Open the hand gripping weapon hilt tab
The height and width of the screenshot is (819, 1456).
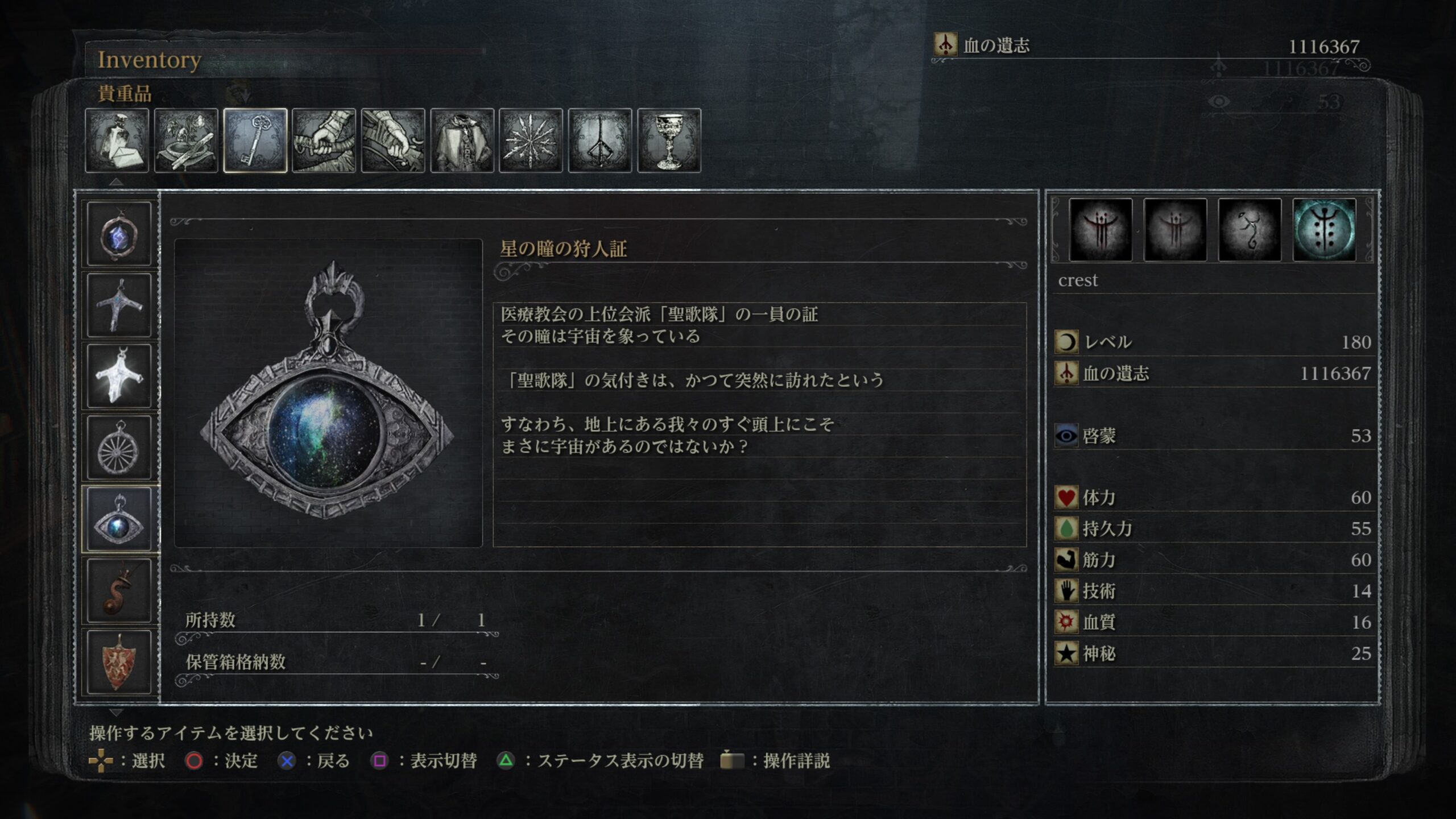coord(324,140)
